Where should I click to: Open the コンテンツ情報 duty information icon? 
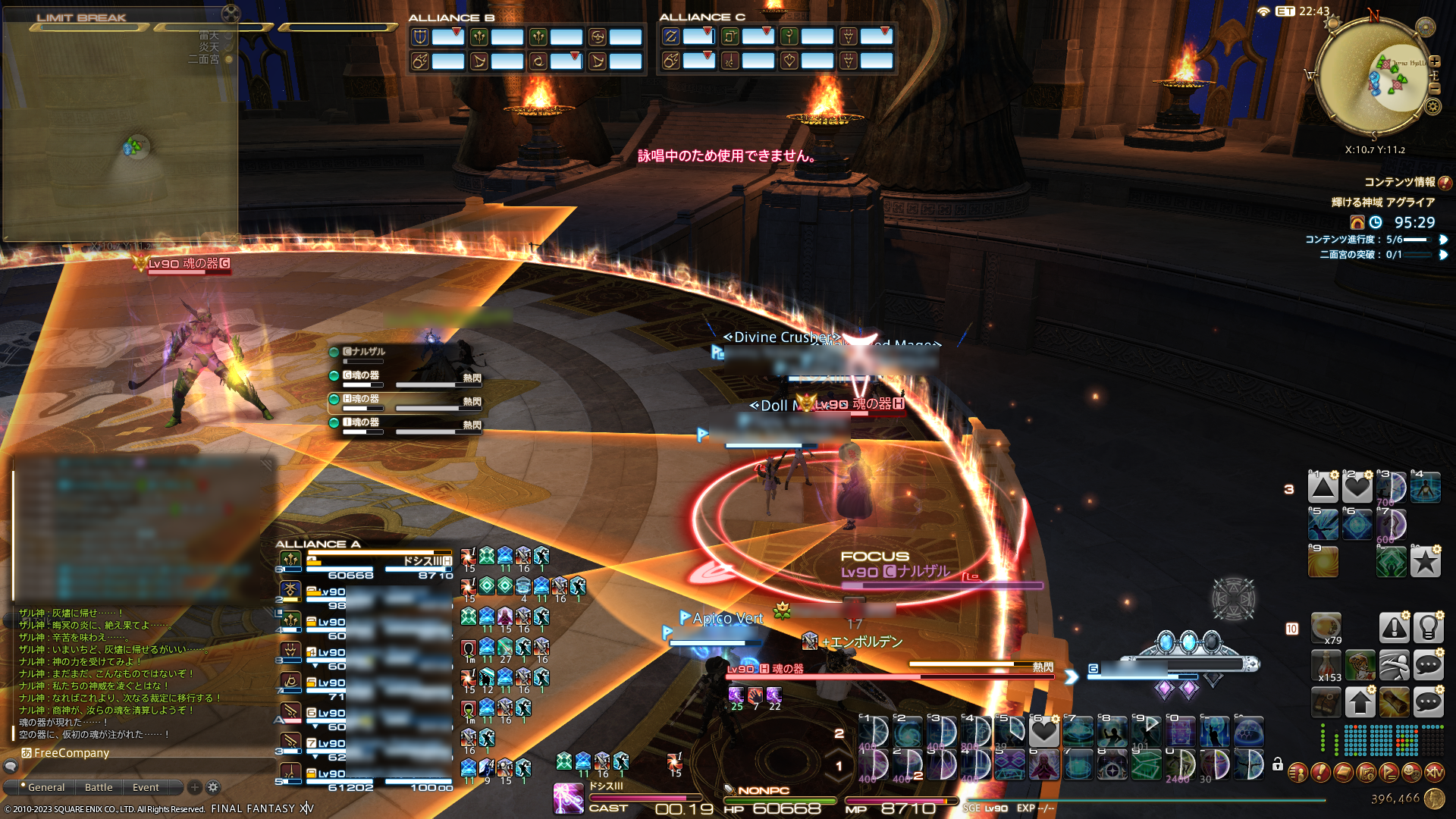click(1445, 182)
